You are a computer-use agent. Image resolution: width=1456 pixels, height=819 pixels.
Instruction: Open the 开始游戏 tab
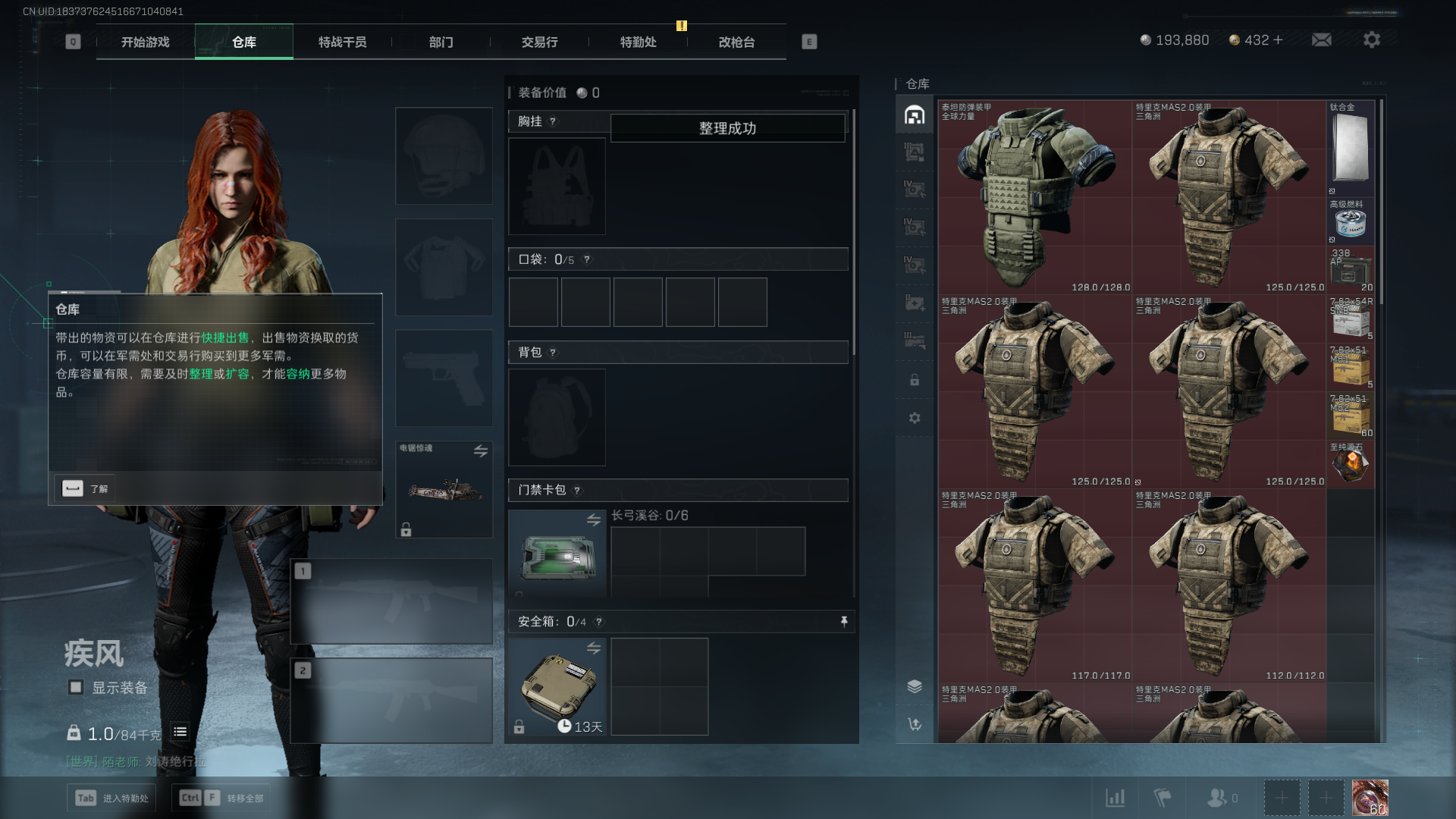(146, 42)
